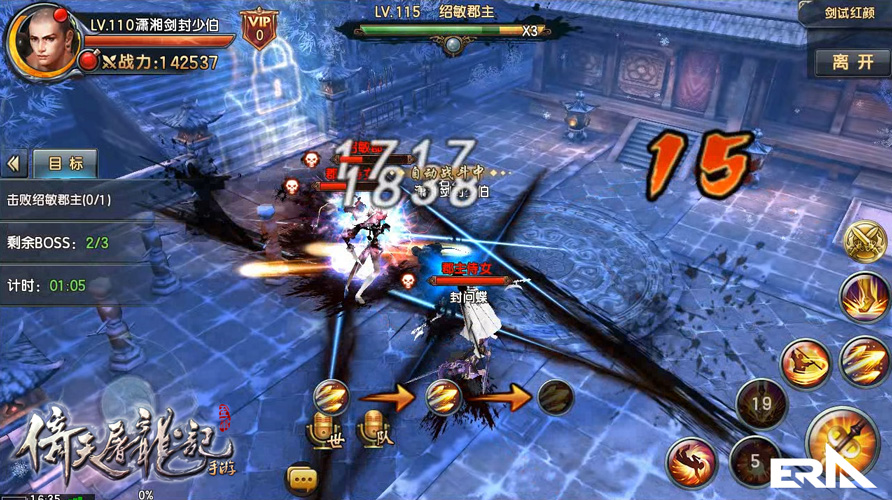Activate the skill on 19-second cooldown

click(759, 406)
